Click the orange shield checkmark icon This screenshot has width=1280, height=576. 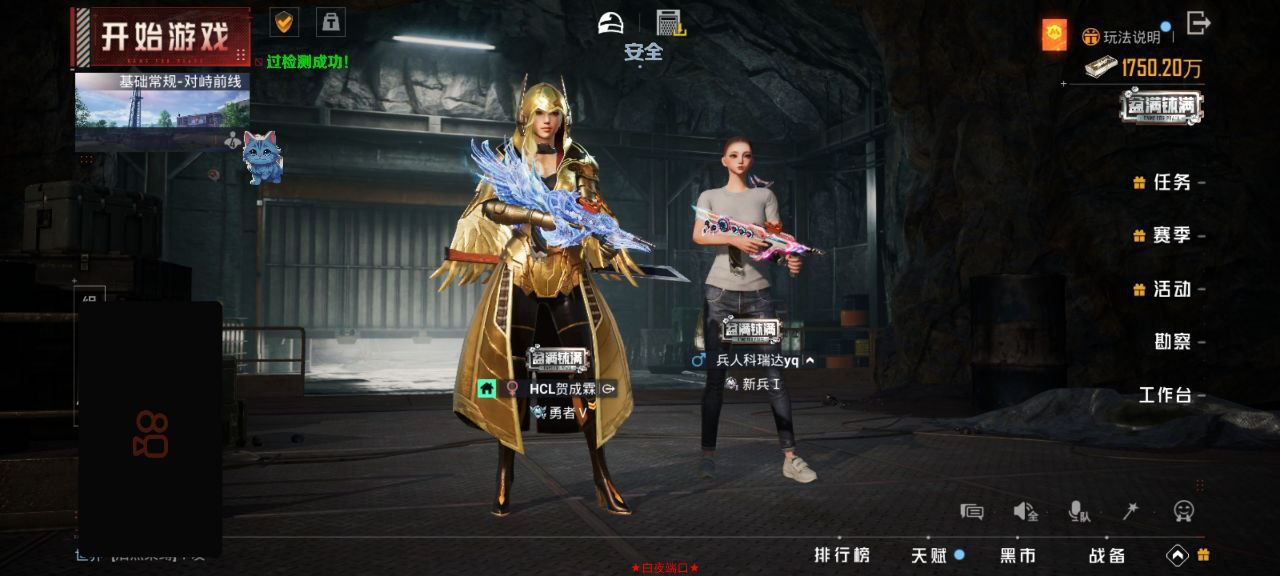click(285, 21)
